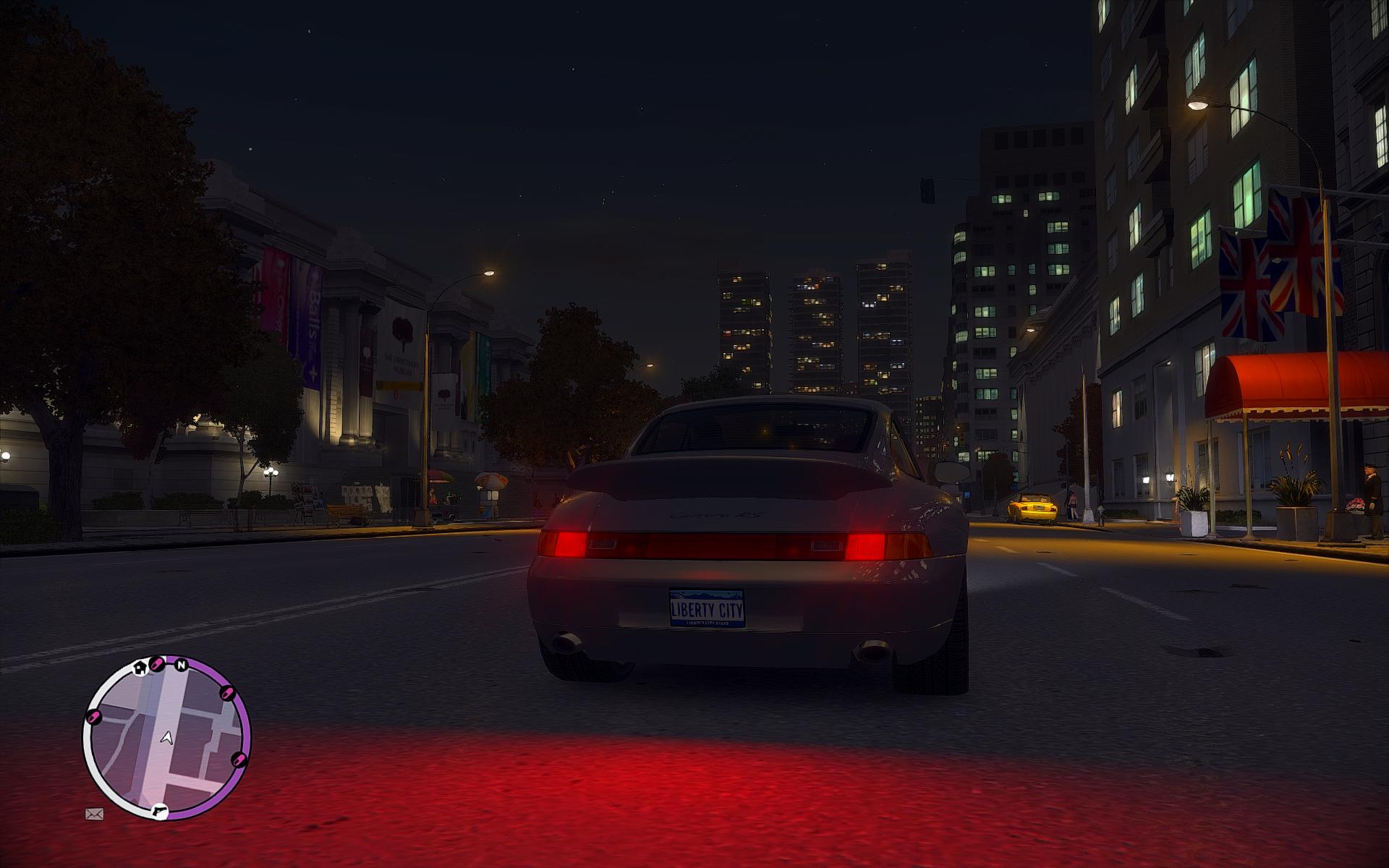This screenshot has width=1389, height=868.
Task: Click the gun shop pistol blip
Action: click(x=159, y=812)
